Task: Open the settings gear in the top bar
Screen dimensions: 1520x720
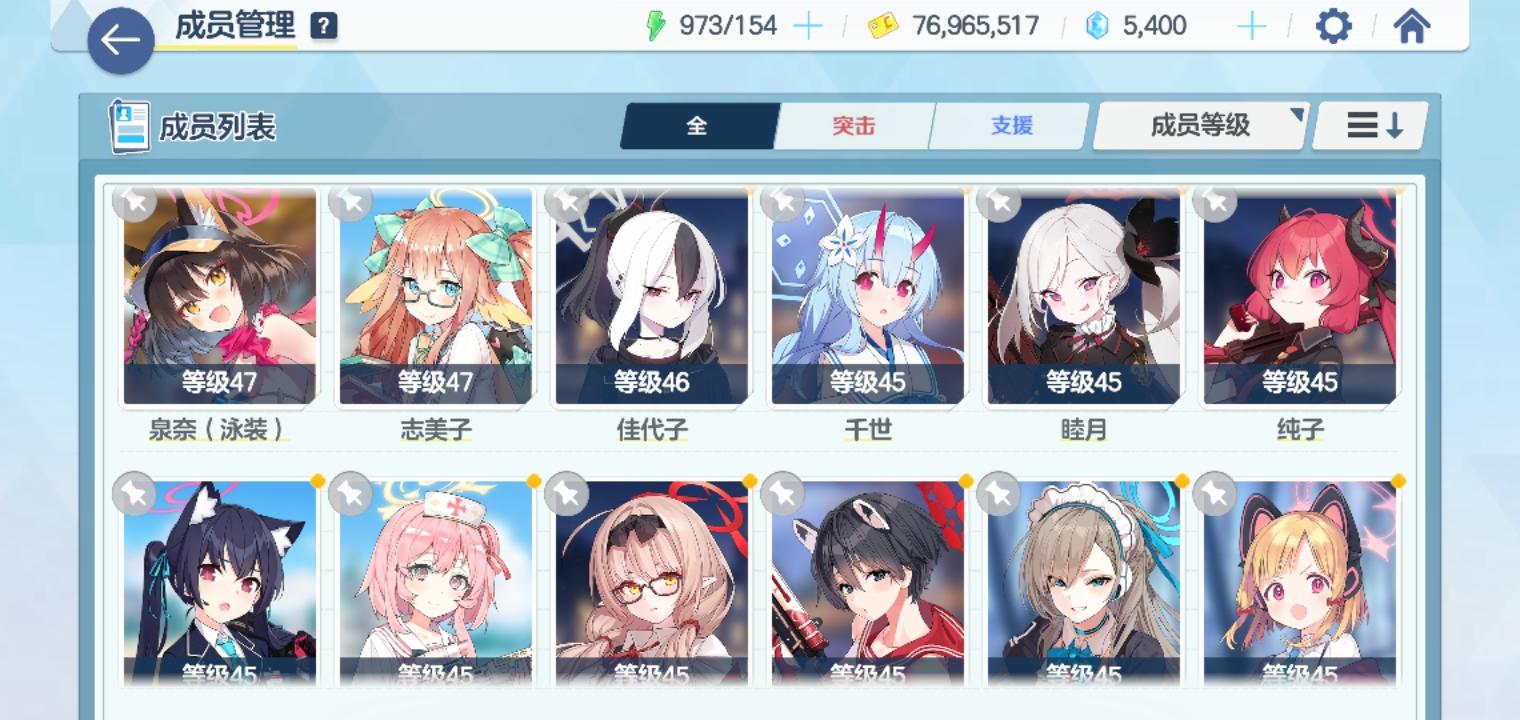Action: tap(1334, 27)
